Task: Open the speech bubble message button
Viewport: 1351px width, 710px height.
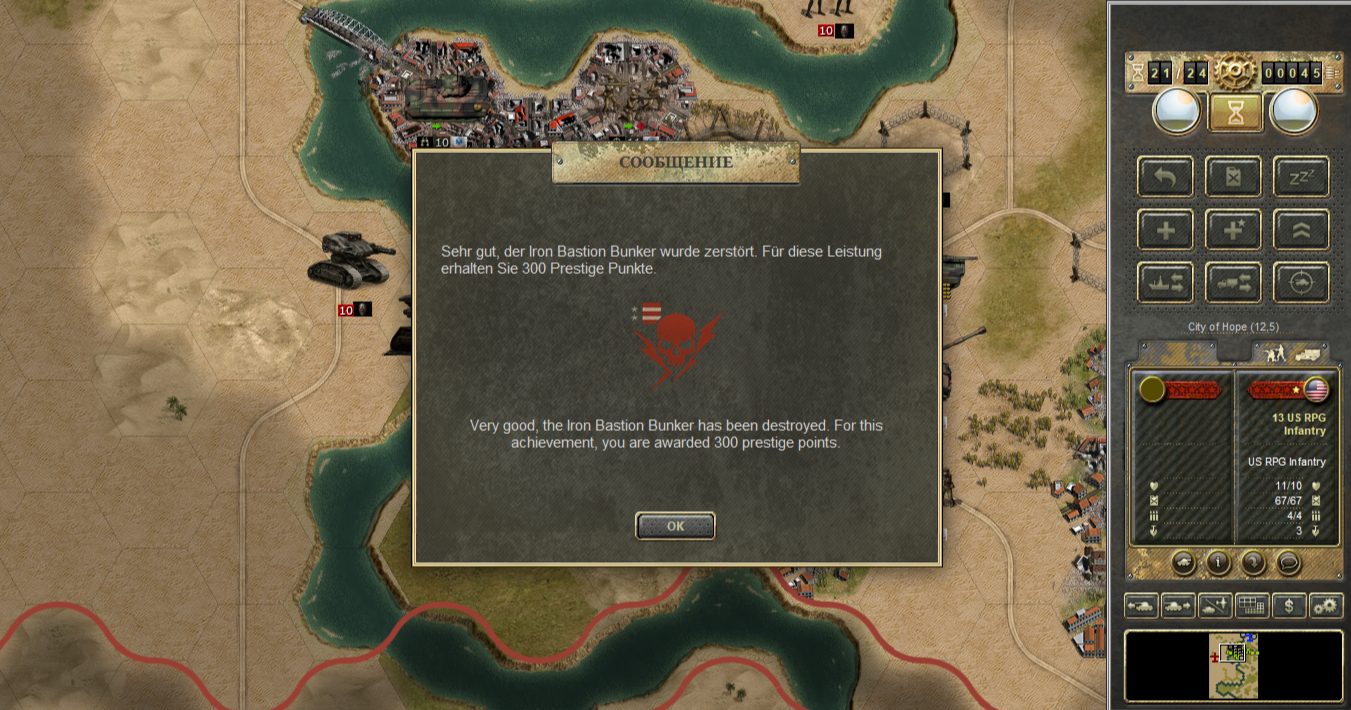Action: tap(1289, 562)
